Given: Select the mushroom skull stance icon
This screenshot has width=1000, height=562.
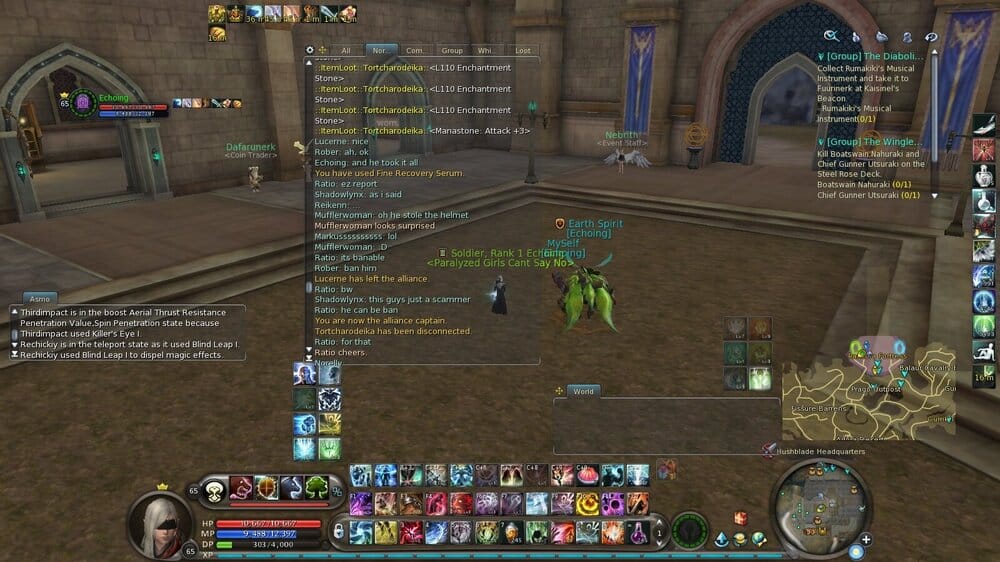Looking at the screenshot, I should [x=214, y=489].
